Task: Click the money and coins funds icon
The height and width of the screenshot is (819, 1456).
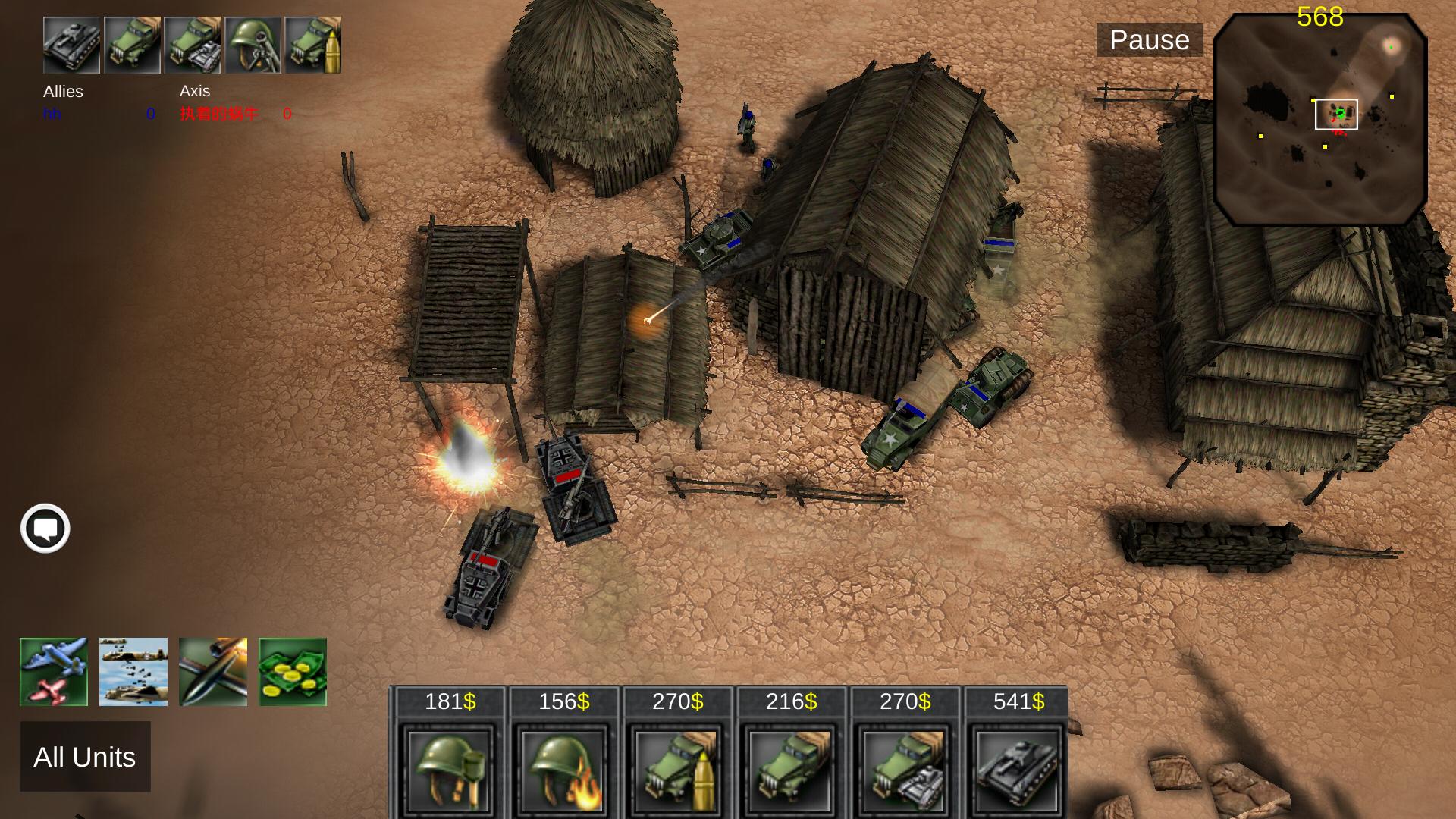Action: tap(292, 670)
